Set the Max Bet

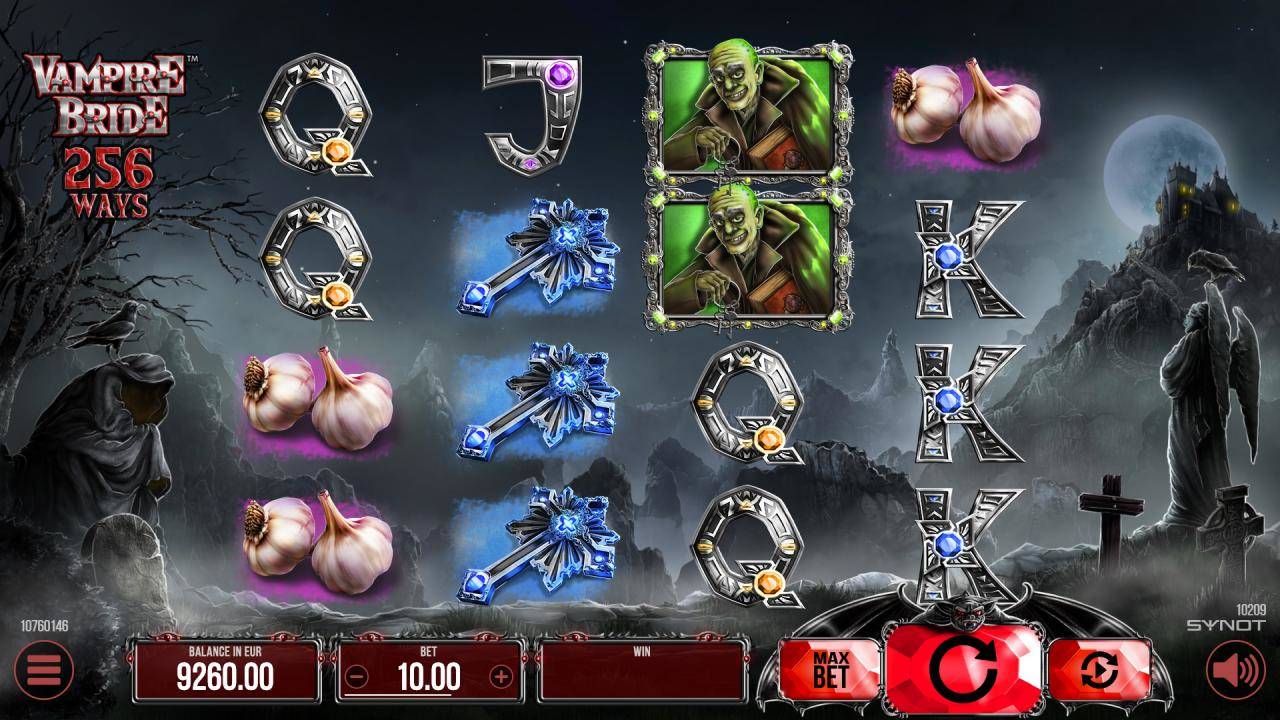(x=830, y=670)
